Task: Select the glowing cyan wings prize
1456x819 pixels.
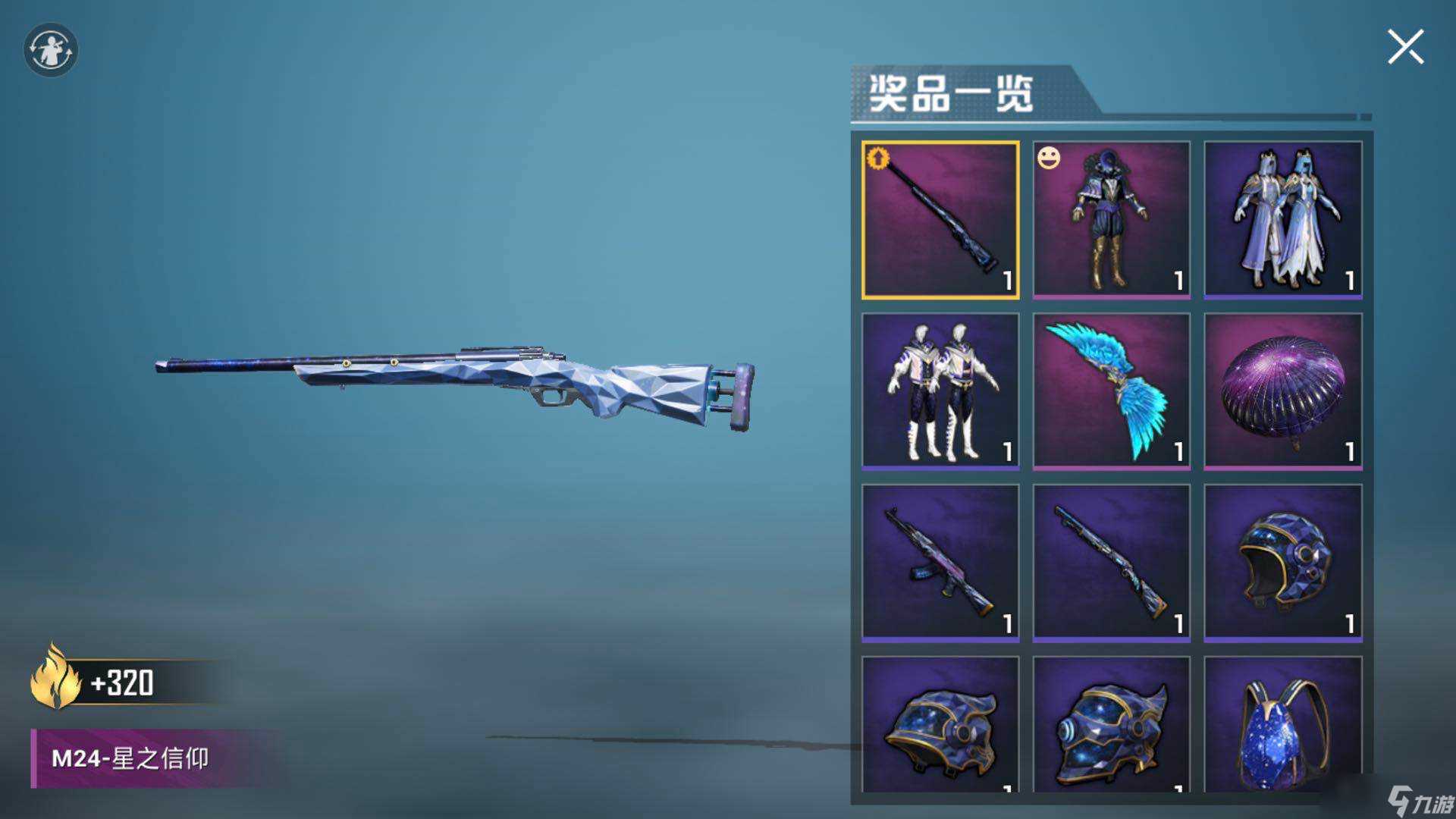Action: (1112, 391)
